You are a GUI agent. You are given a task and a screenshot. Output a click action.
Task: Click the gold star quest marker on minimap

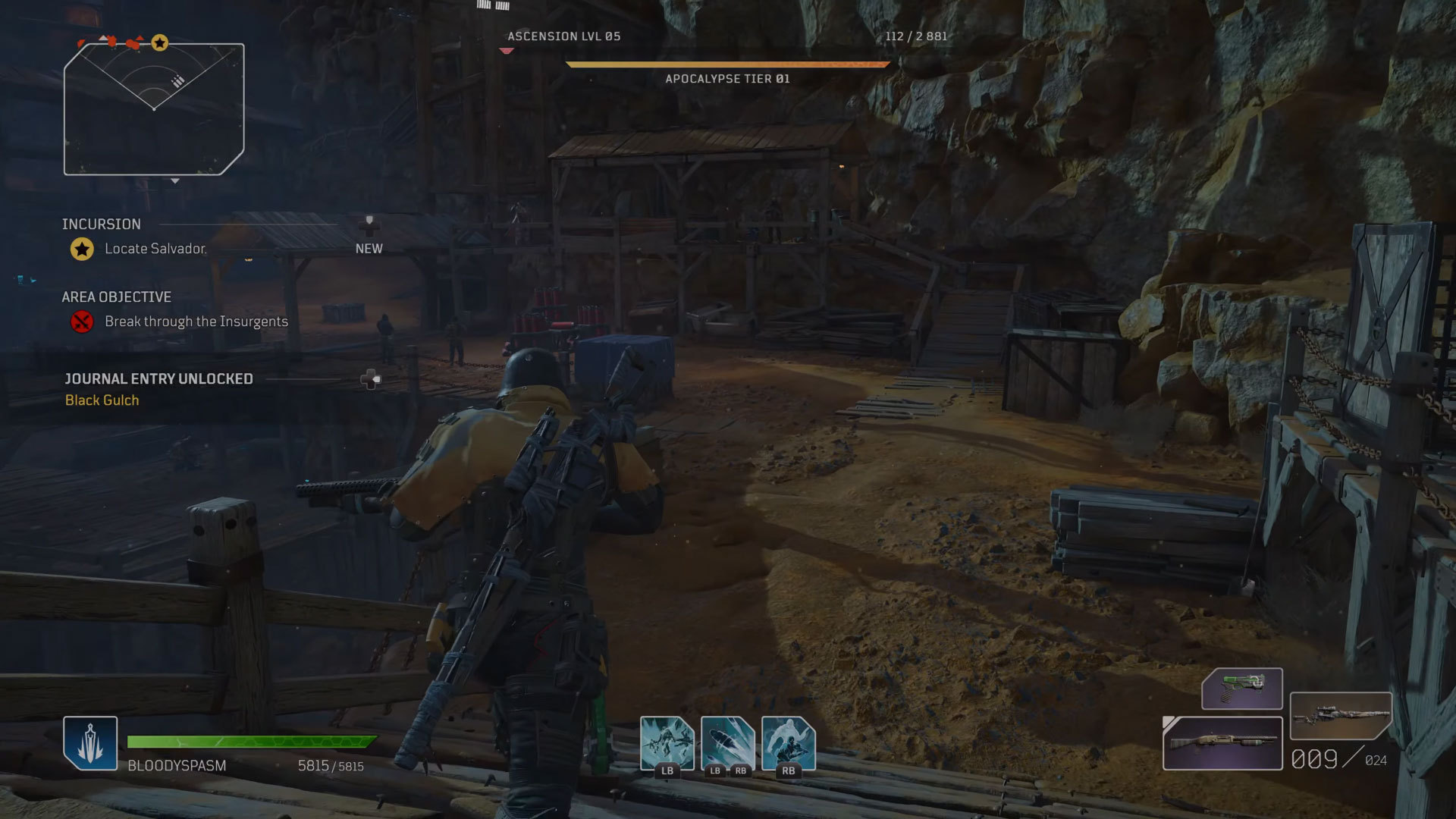(x=159, y=43)
